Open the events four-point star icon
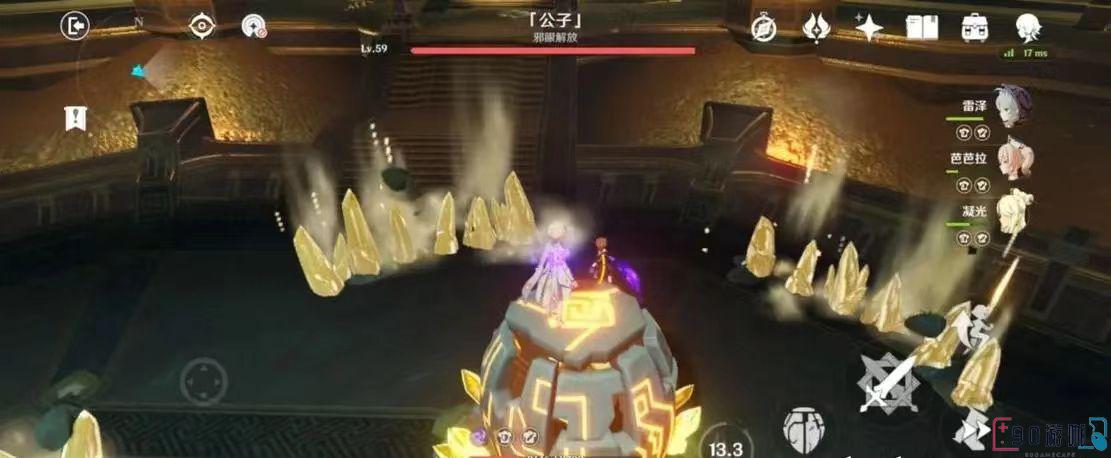Viewport: 1111px width, 458px height. [x=868, y=27]
